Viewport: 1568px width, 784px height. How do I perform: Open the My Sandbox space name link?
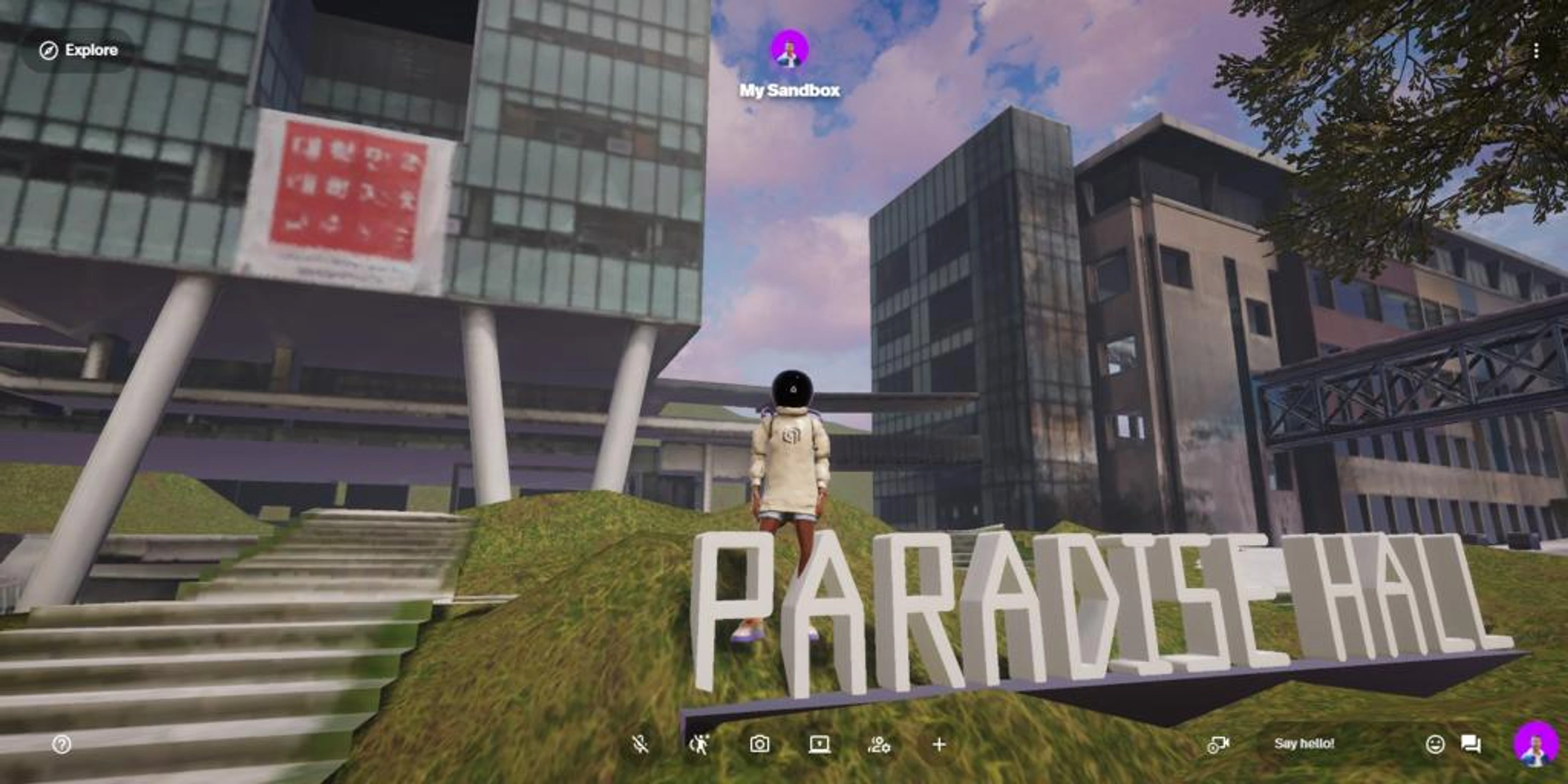[x=789, y=90]
